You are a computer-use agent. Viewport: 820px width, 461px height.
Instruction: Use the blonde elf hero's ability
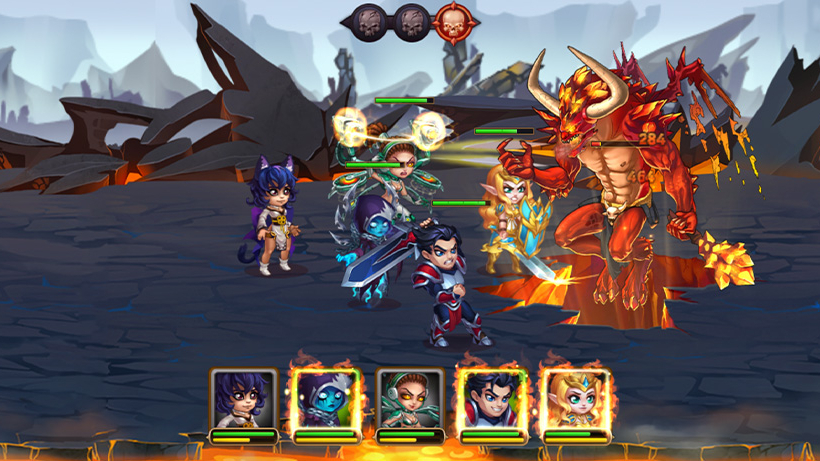(x=575, y=399)
